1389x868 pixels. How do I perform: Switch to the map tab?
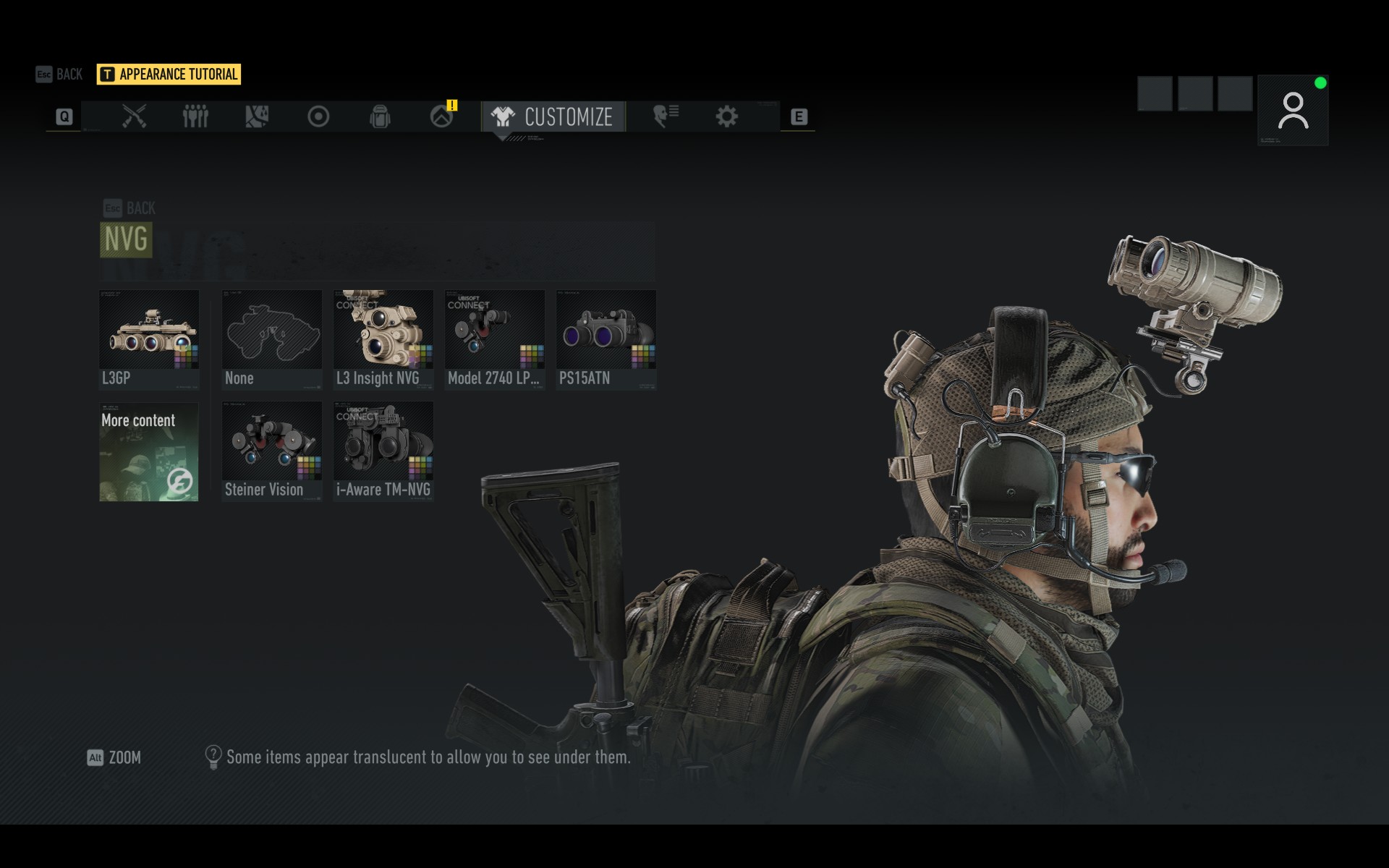[x=257, y=116]
